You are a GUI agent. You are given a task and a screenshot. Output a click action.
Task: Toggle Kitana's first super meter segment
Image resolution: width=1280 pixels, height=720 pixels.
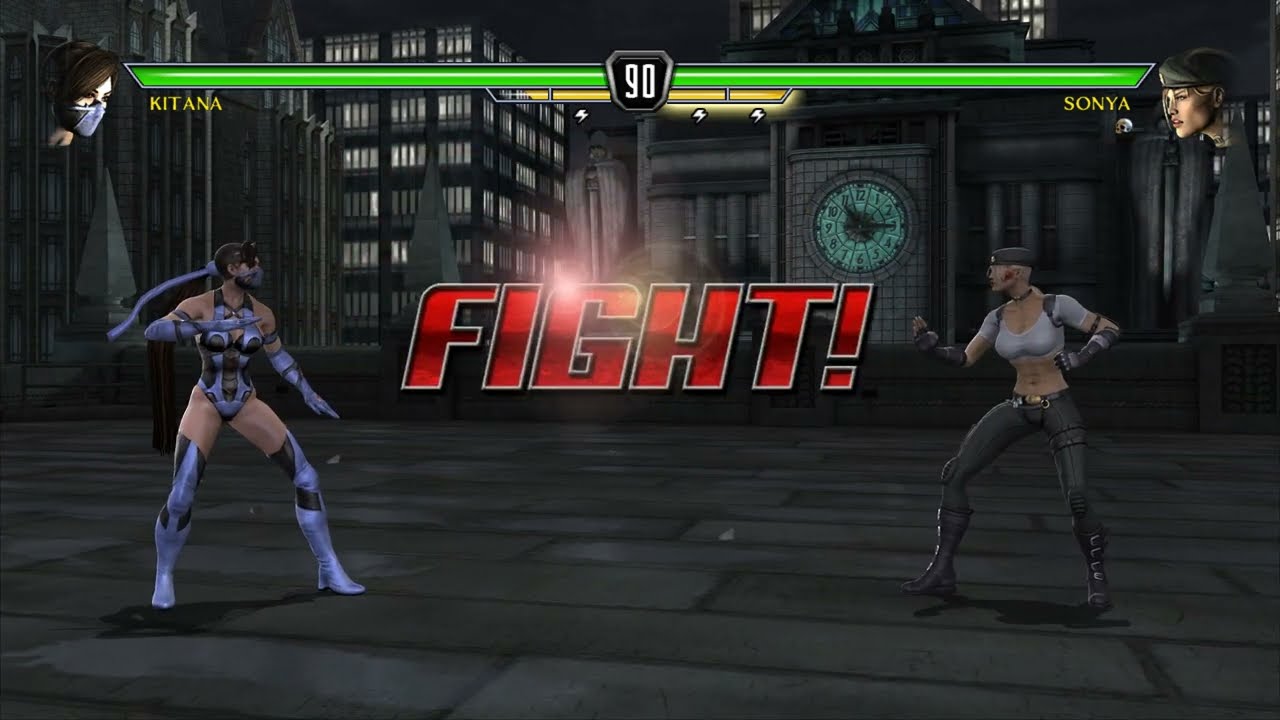coord(520,94)
